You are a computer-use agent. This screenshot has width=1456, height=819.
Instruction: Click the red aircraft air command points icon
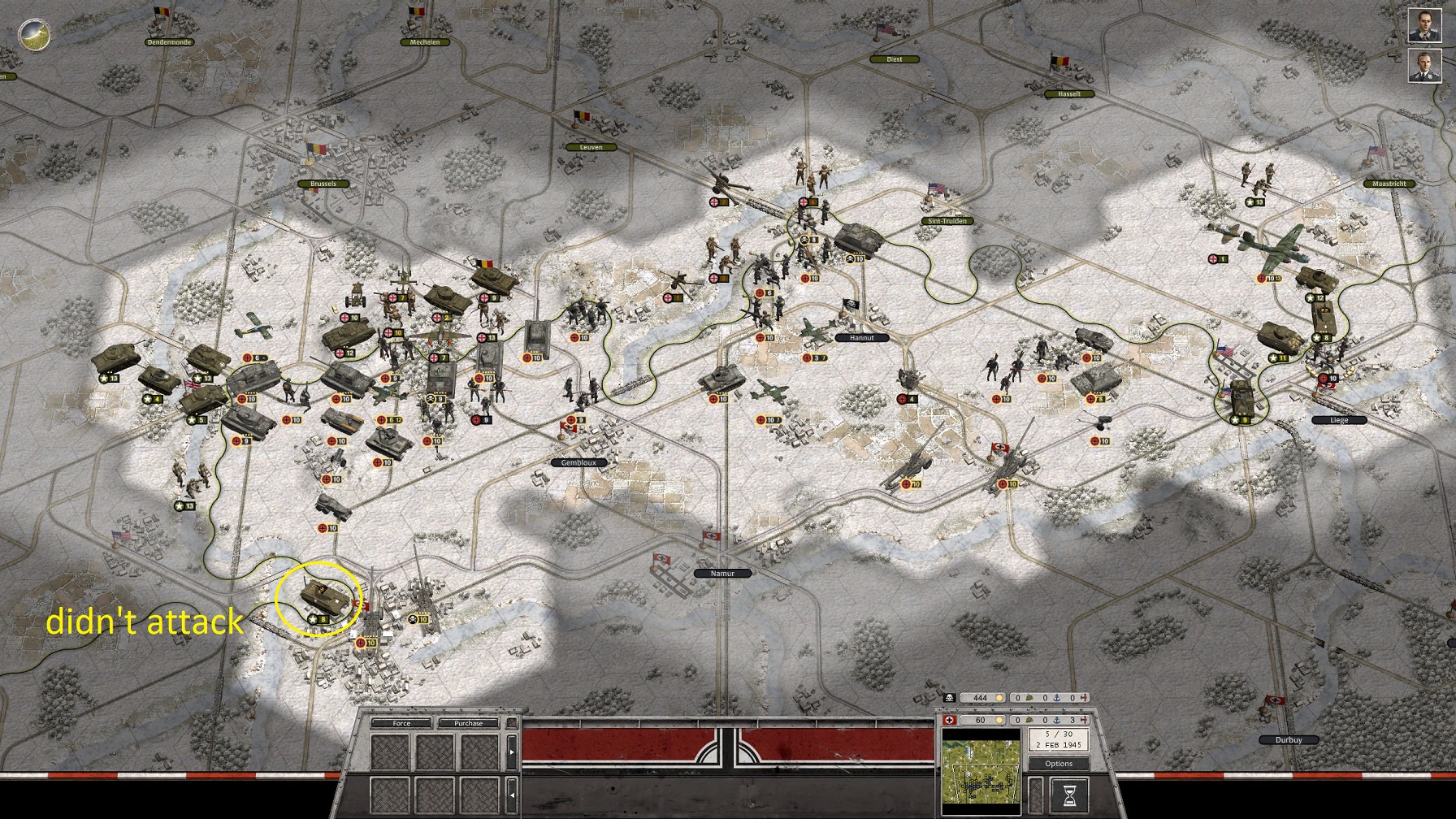[1085, 720]
